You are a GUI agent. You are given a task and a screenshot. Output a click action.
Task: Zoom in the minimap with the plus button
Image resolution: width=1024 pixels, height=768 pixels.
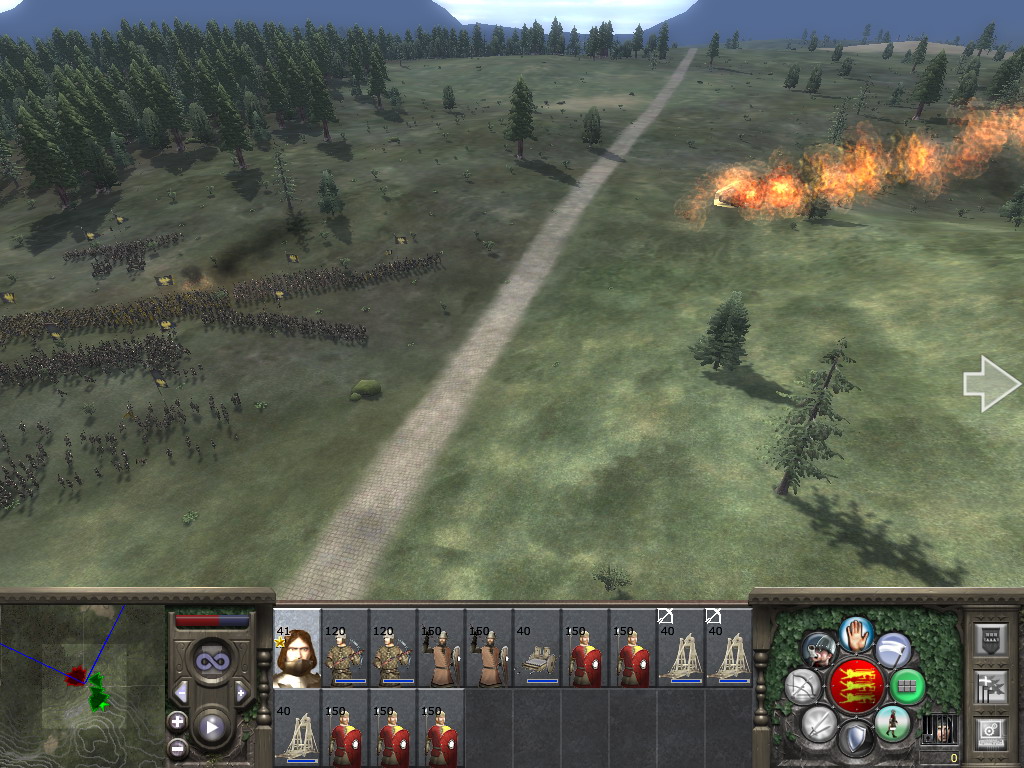click(x=177, y=721)
